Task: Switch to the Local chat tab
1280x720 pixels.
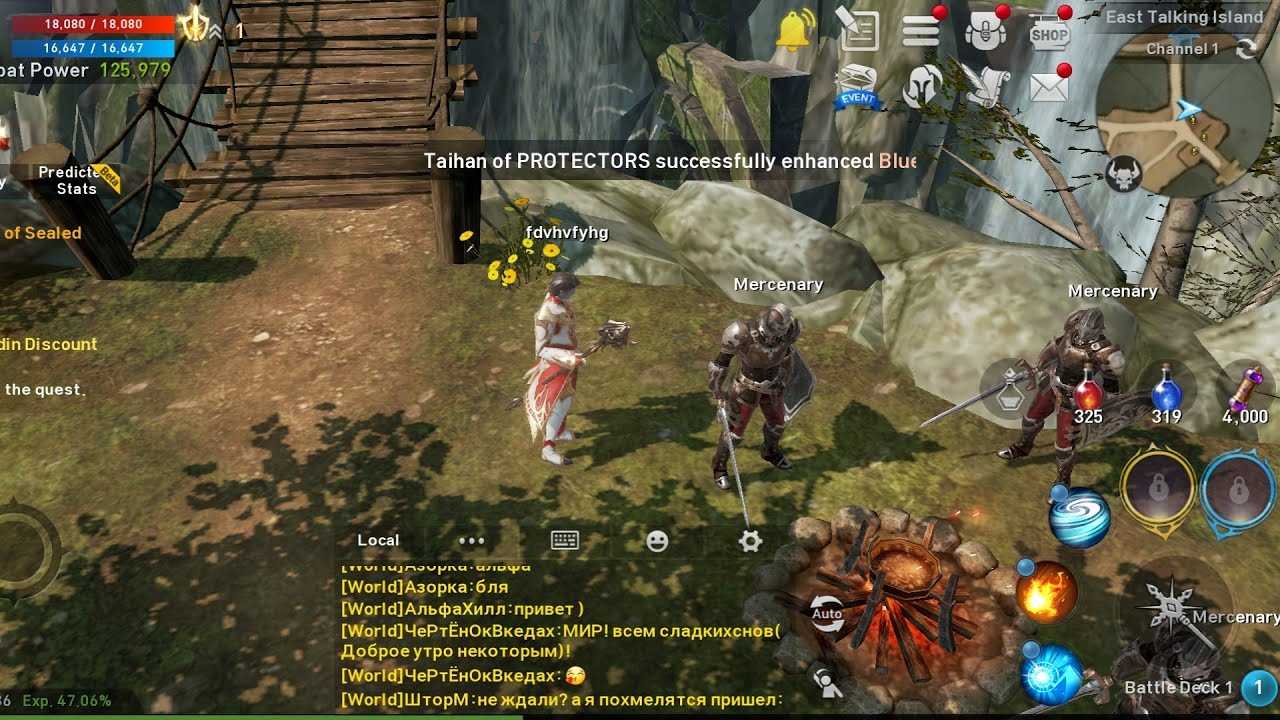Action: [378, 540]
